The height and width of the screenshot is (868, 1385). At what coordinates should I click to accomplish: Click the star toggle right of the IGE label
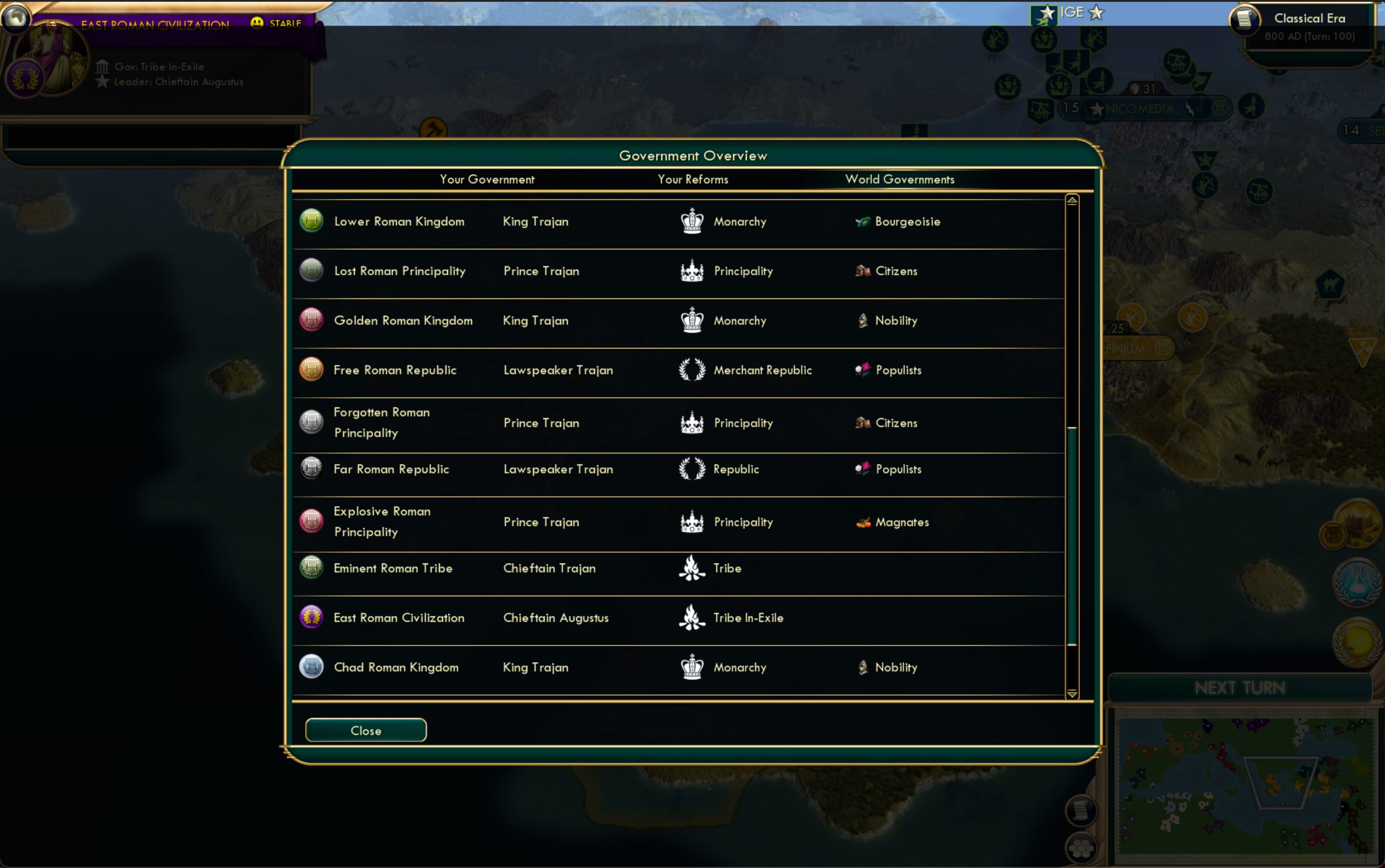pyautogui.click(x=1096, y=12)
